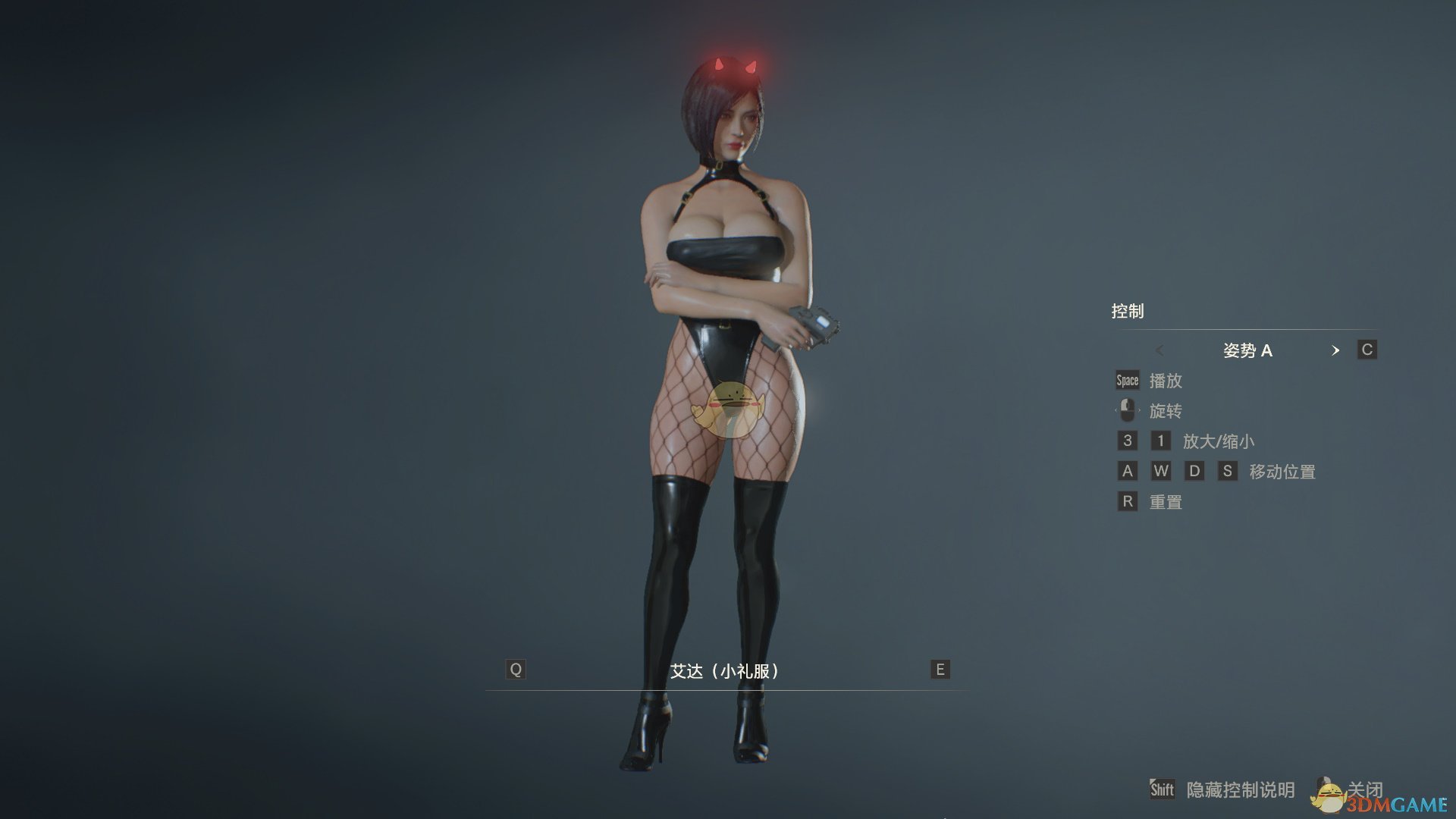Click the 3 key icon to 放大
Viewport: 1456px width, 819px height.
[x=1128, y=441]
